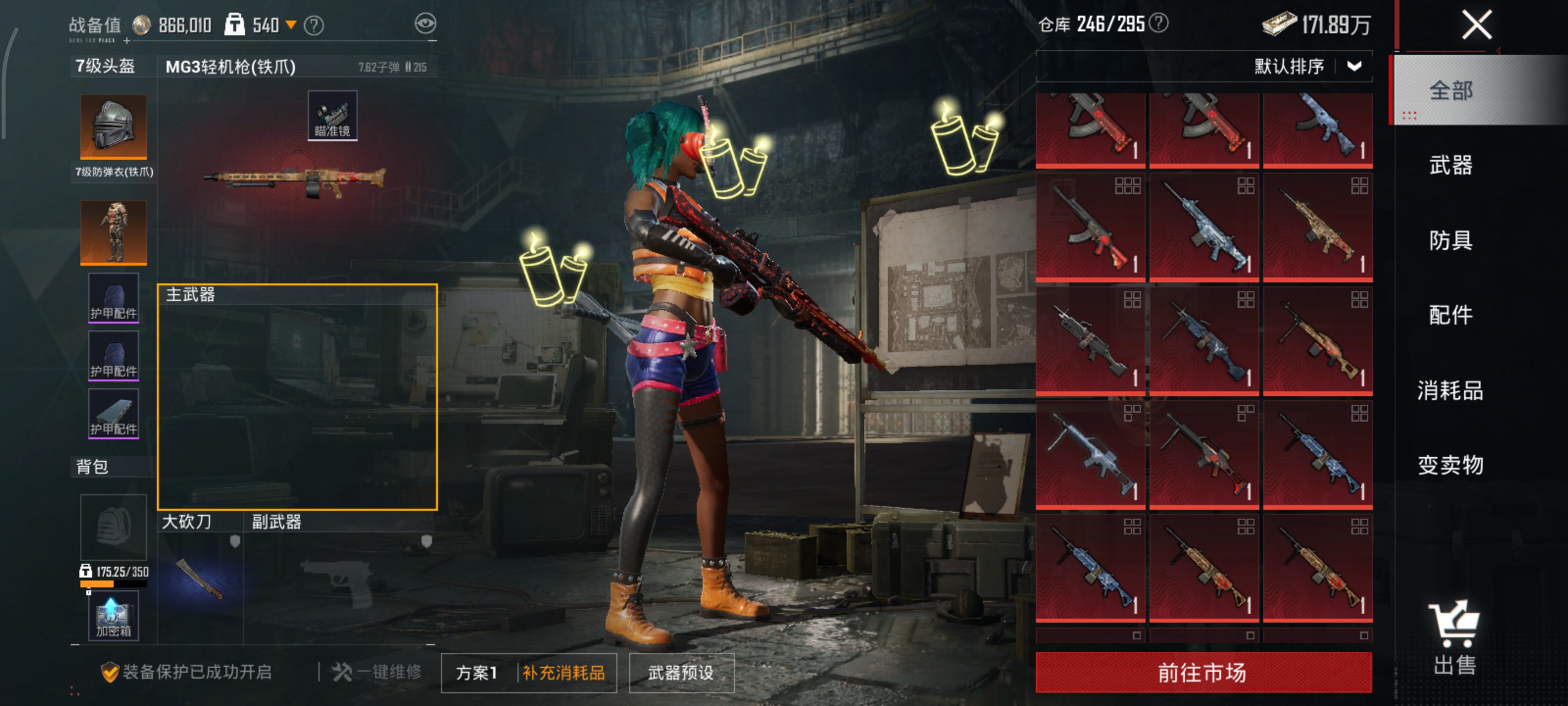Select the level 7 helmet slot

click(114, 126)
